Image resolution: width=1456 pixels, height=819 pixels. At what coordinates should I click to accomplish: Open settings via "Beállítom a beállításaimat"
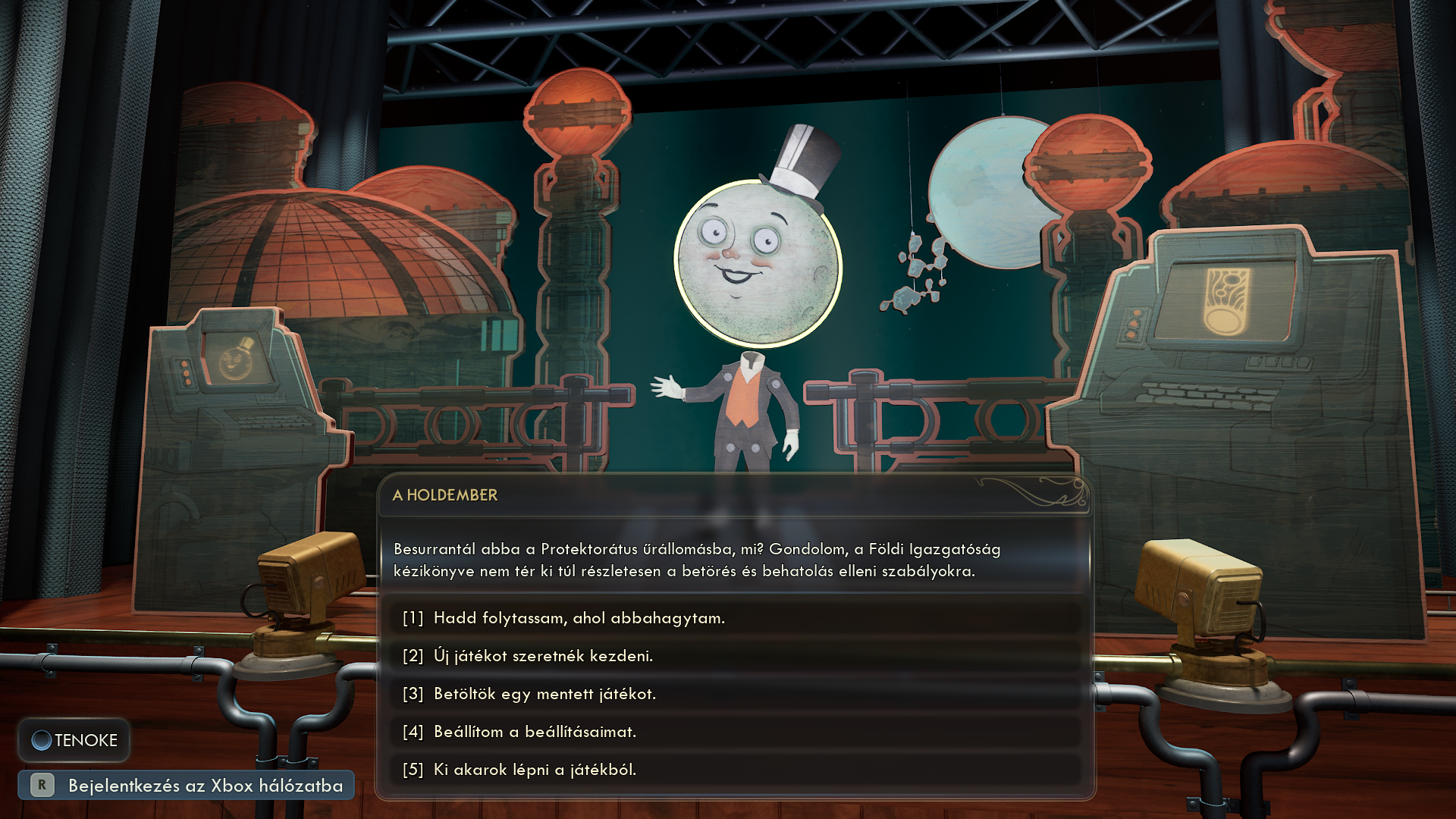pyautogui.click(x=535, y=732)
